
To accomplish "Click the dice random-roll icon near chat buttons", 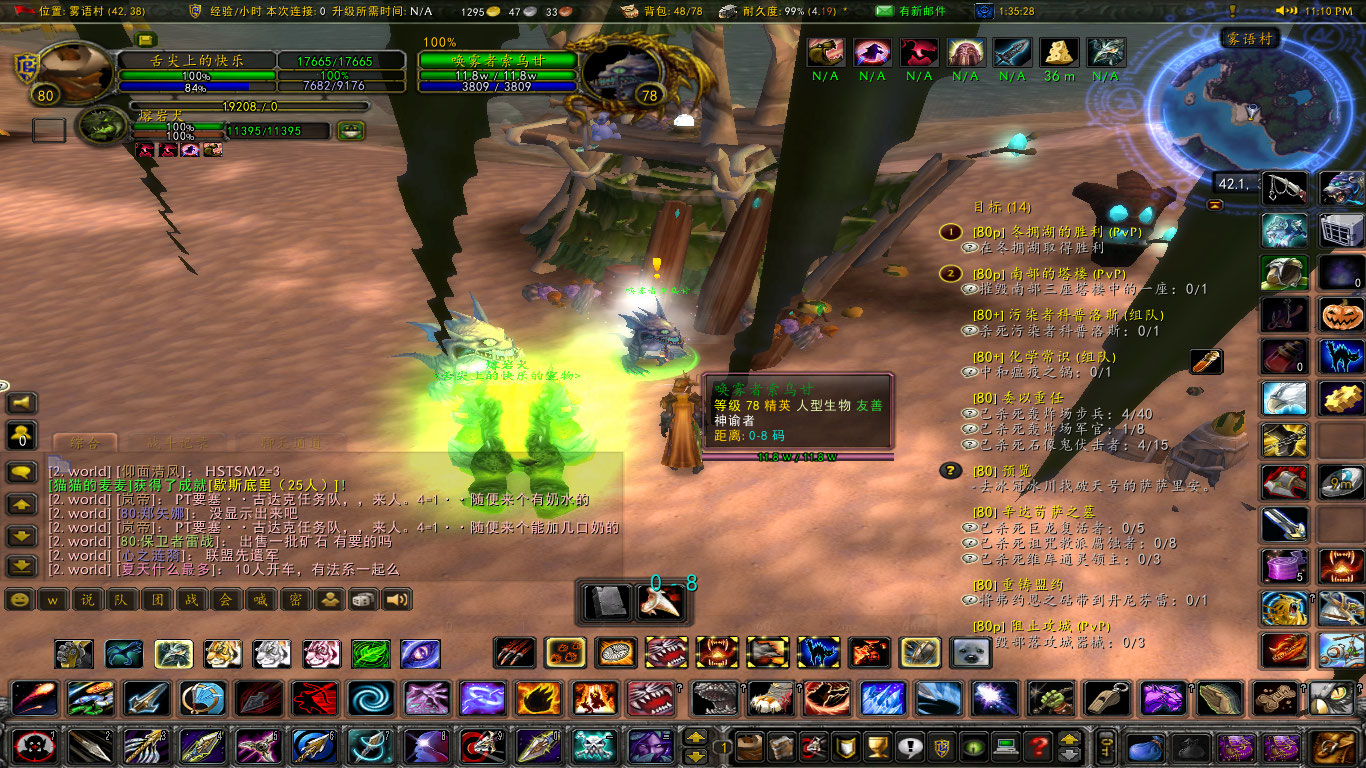I will coord(362,602).
